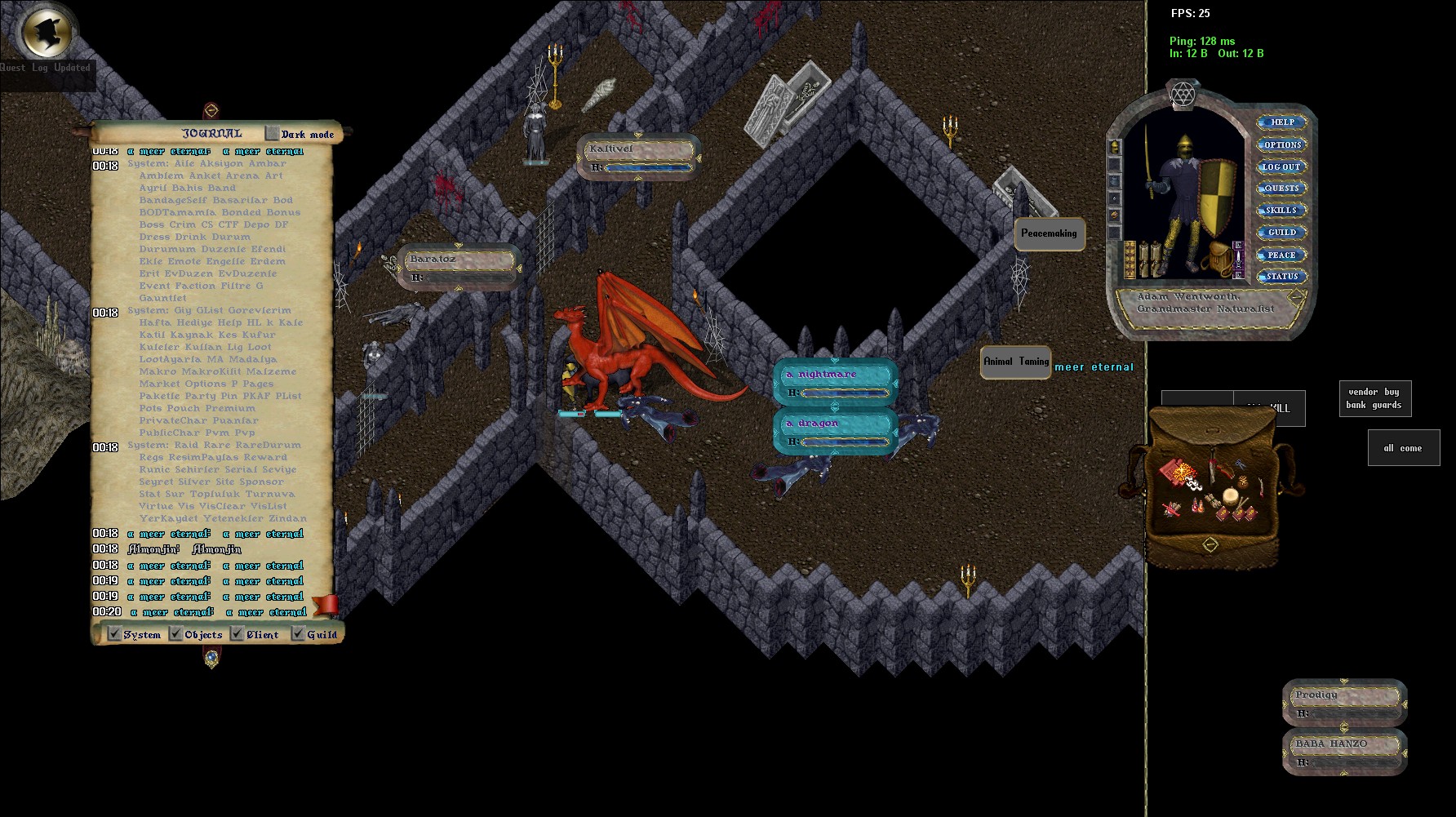Viewport: 1456px width, 817px height.
Task: Show the character STATUS
Action: pos(1281,277)
